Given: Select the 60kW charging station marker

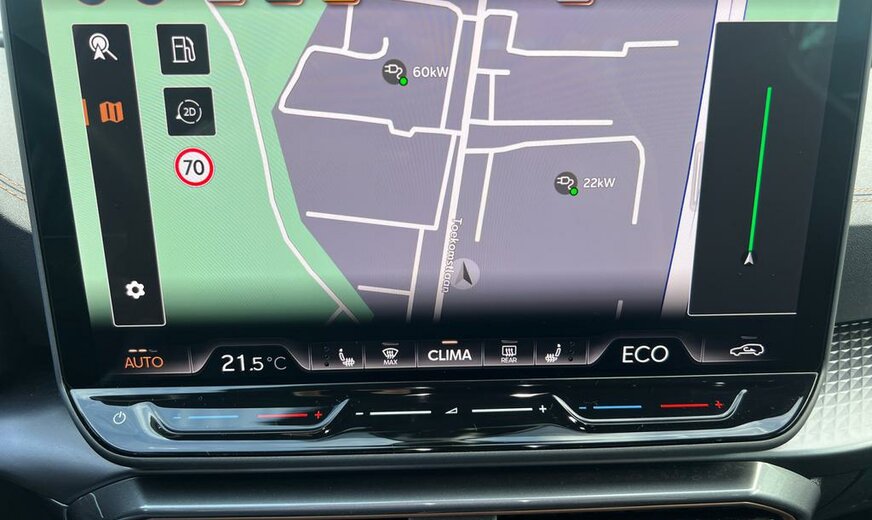Looking at the screenshot, I should click(395, 72).
